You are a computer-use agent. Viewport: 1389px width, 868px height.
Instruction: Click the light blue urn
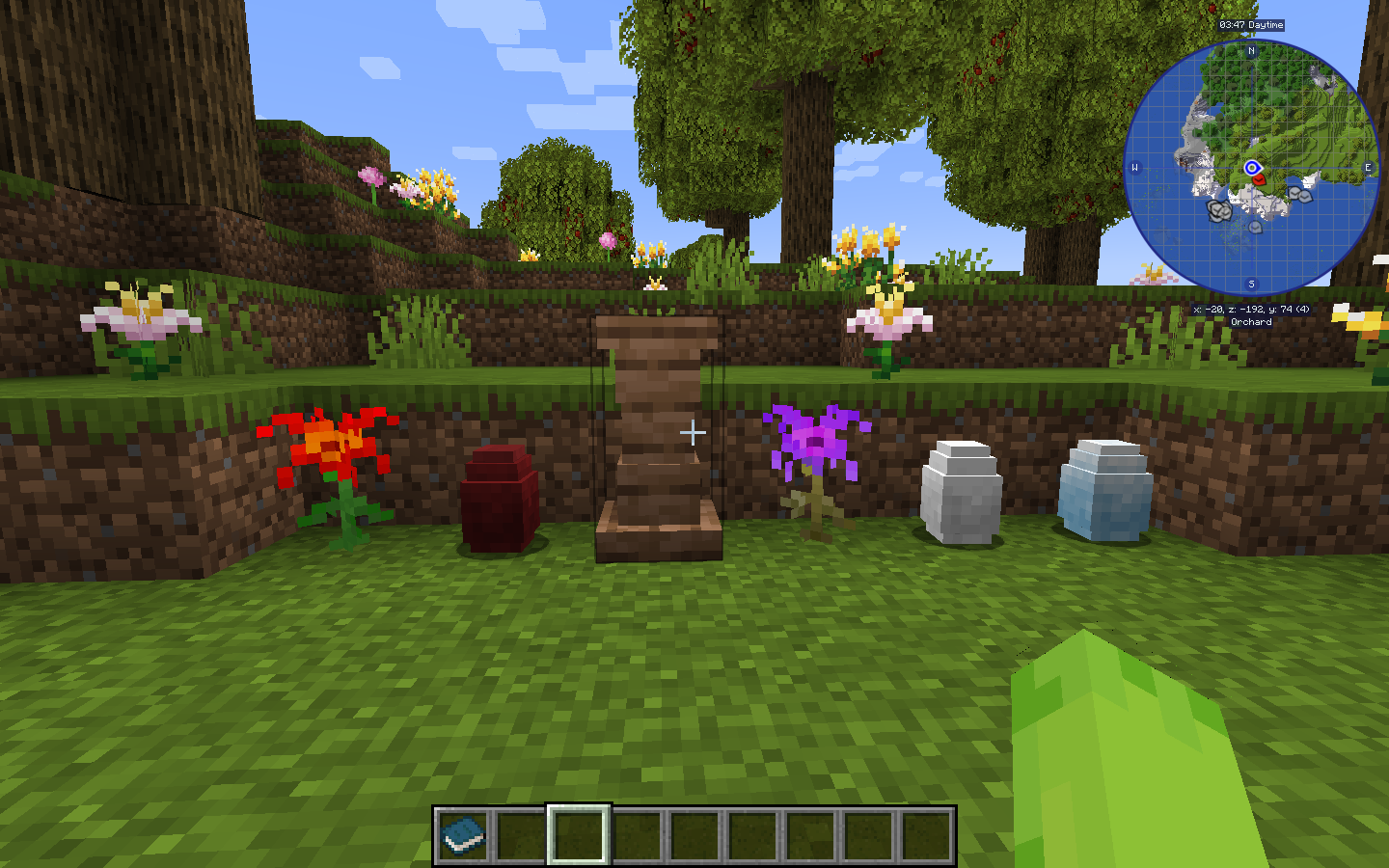coord(1104,492)
